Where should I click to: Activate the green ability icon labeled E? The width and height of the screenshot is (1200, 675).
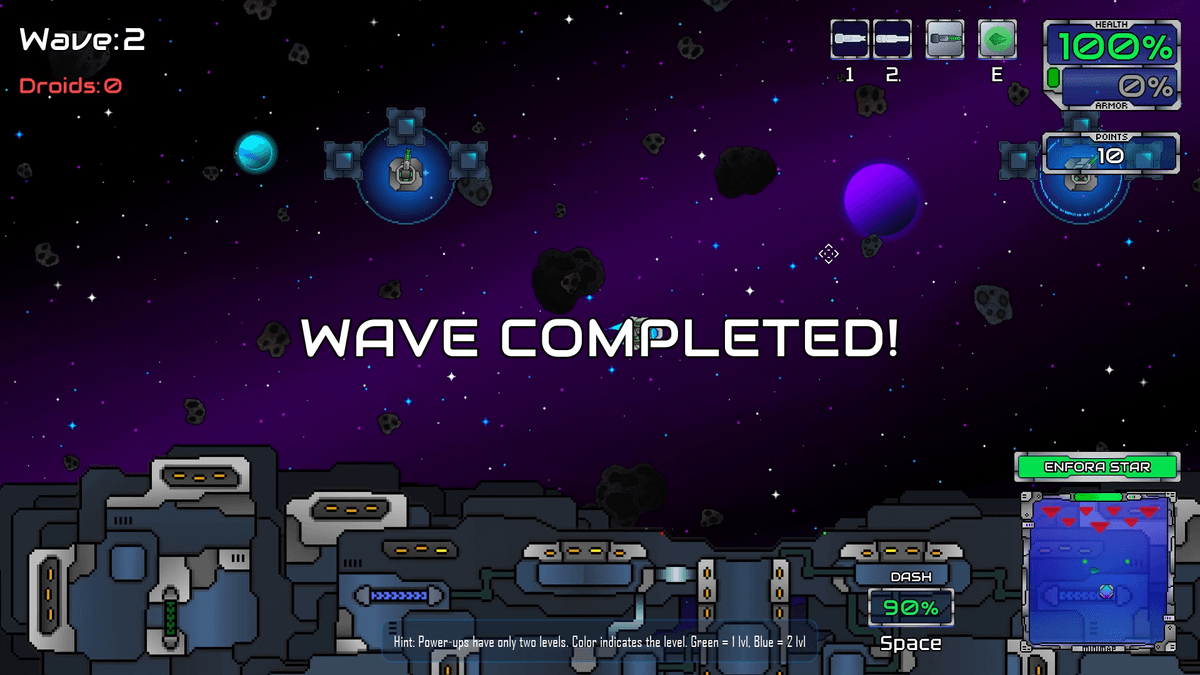point(997,40)
